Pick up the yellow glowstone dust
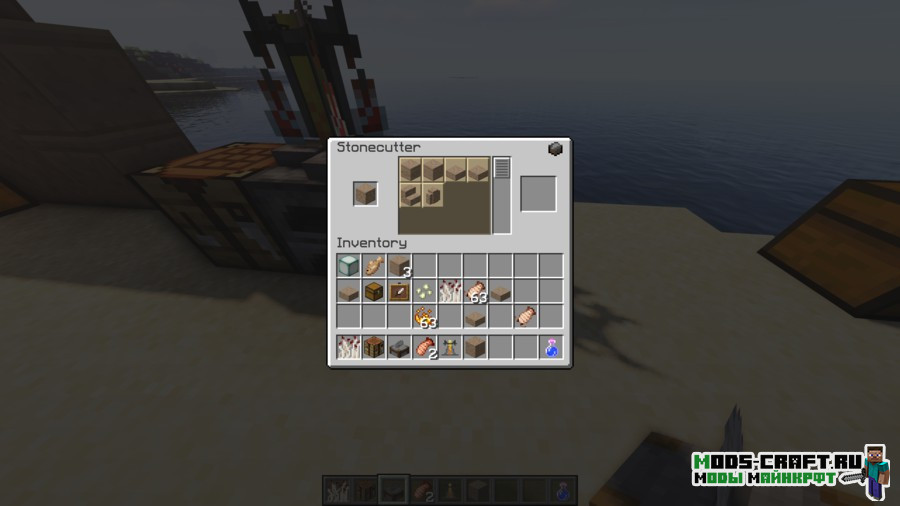The width and height of the screenshot is (900, 506). (x=424, y=291)
